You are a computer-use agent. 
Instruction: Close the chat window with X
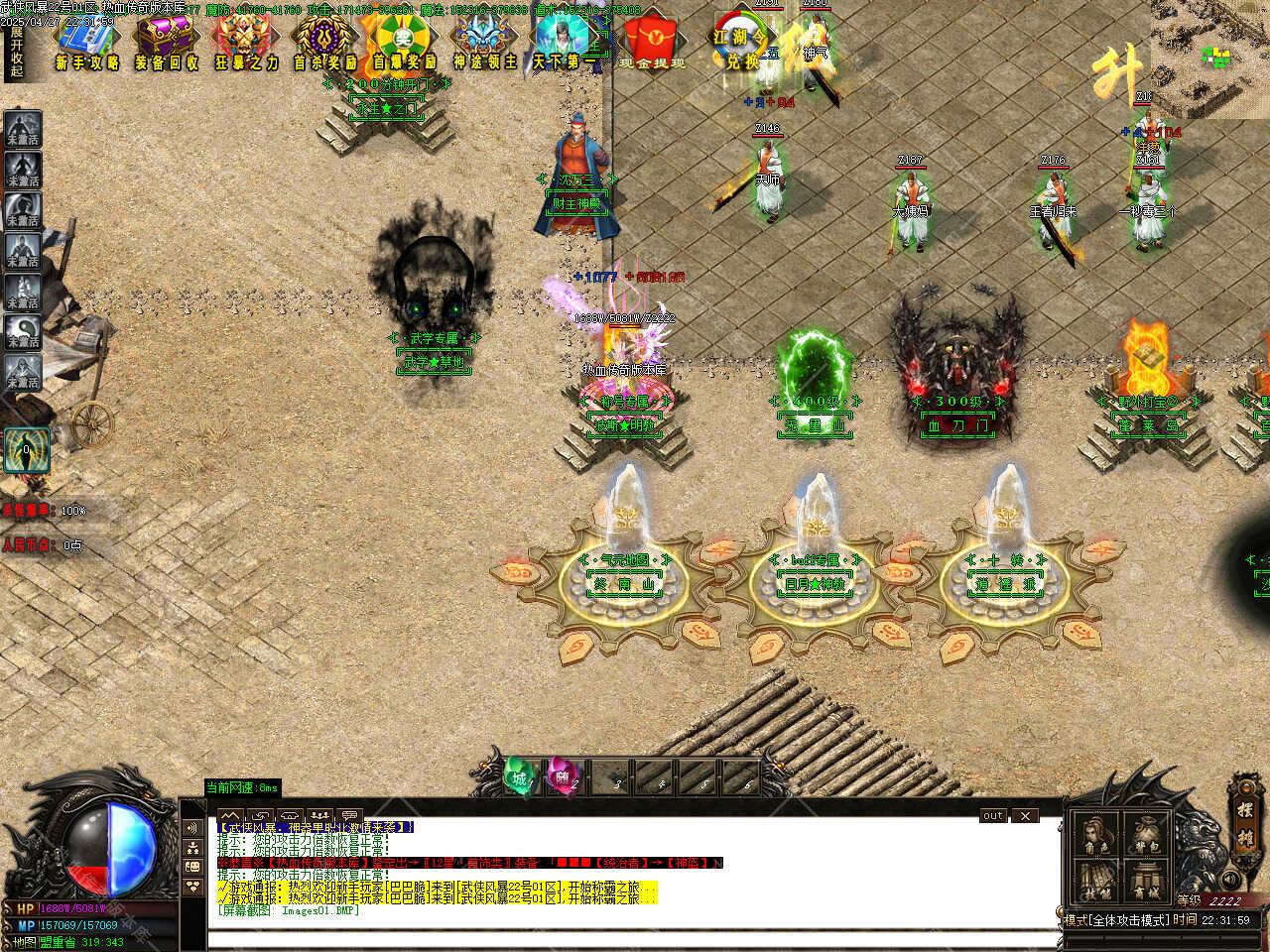point(1025,816)
